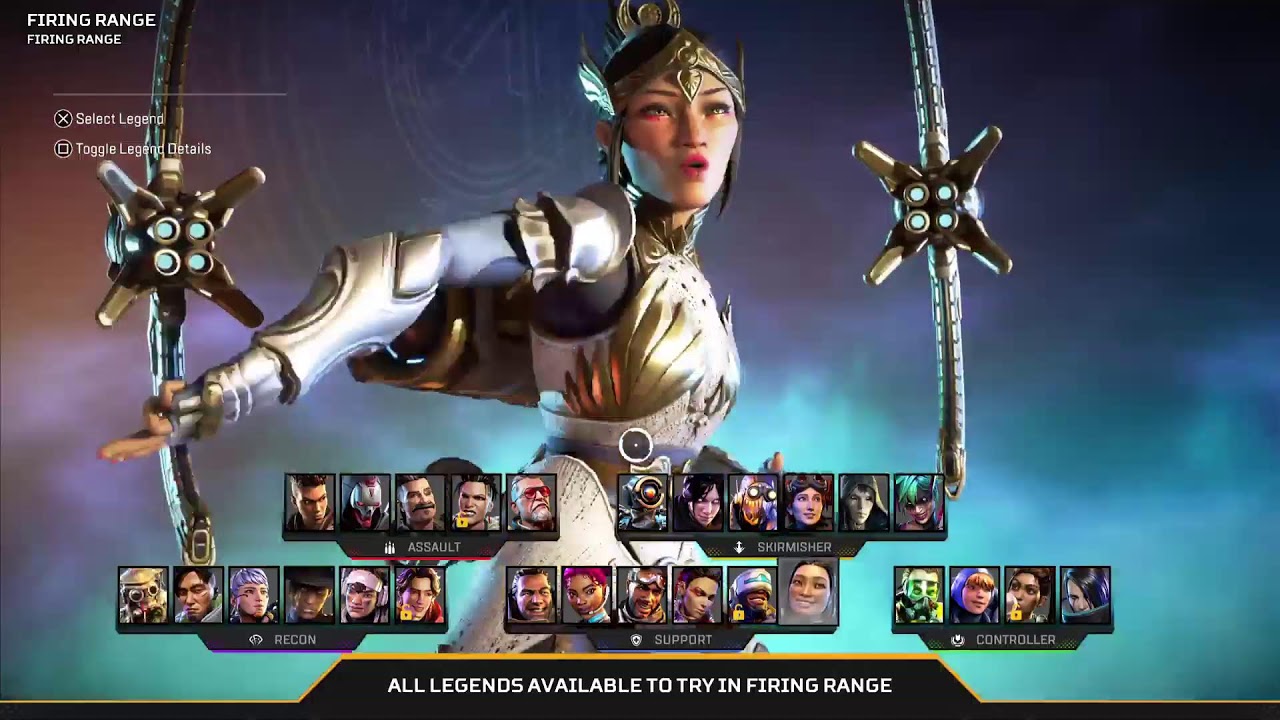Choose Caustic with the green gas mask
Image resolution: width=1280 pixels, height=720 pixels.
coord(918,595)
